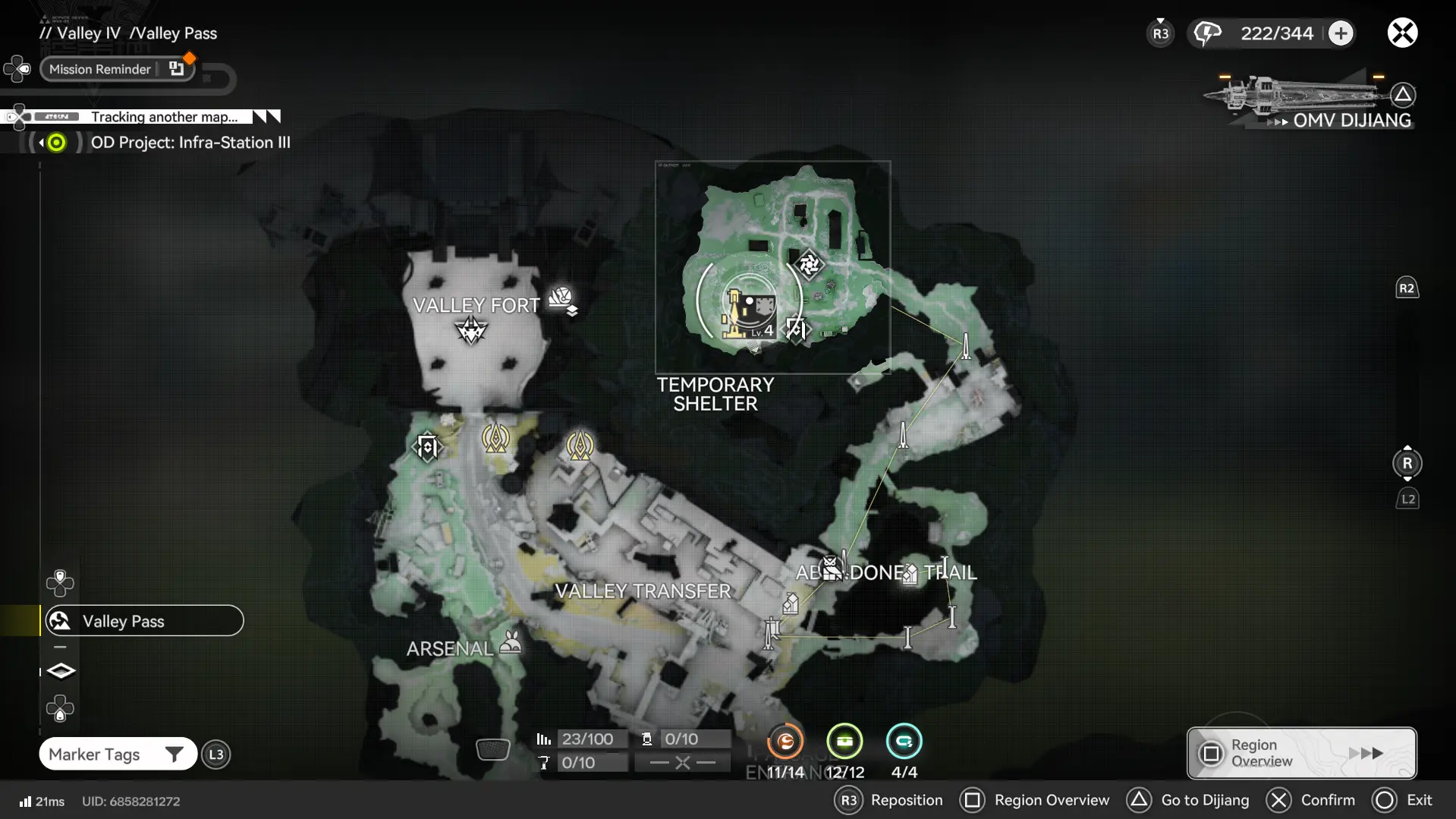
Task: Toggle the map layer diamond icon
Action: pos(61,671)
